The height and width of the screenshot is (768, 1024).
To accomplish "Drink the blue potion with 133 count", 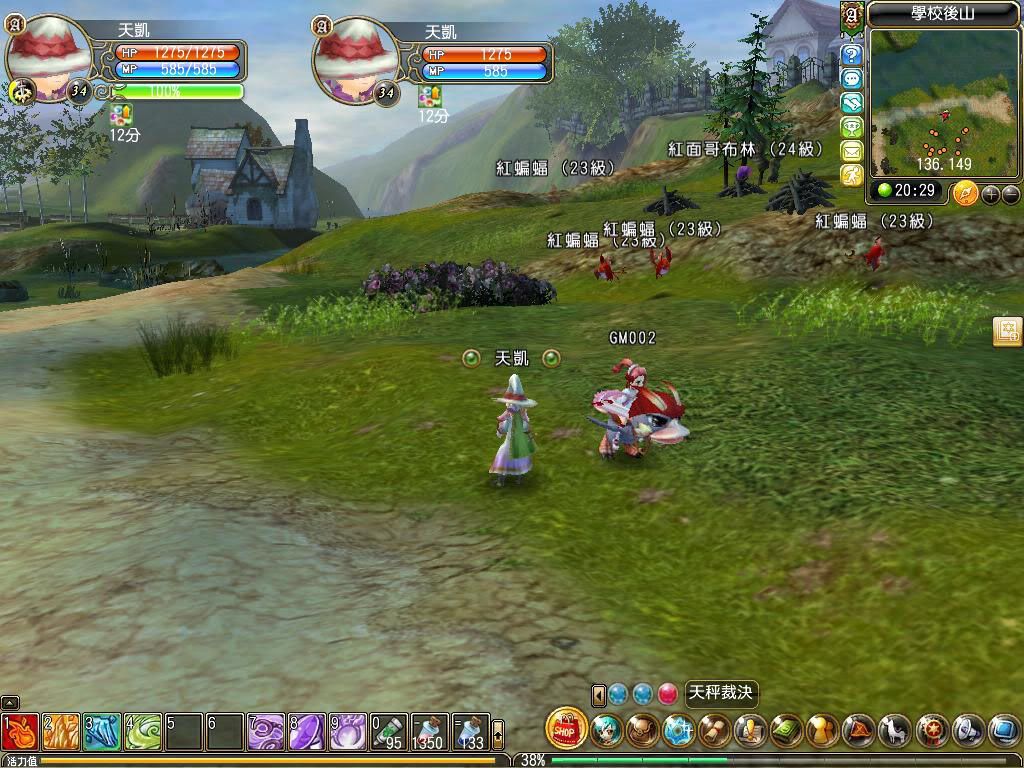I will pyautogui.click(x=470, y=732).
